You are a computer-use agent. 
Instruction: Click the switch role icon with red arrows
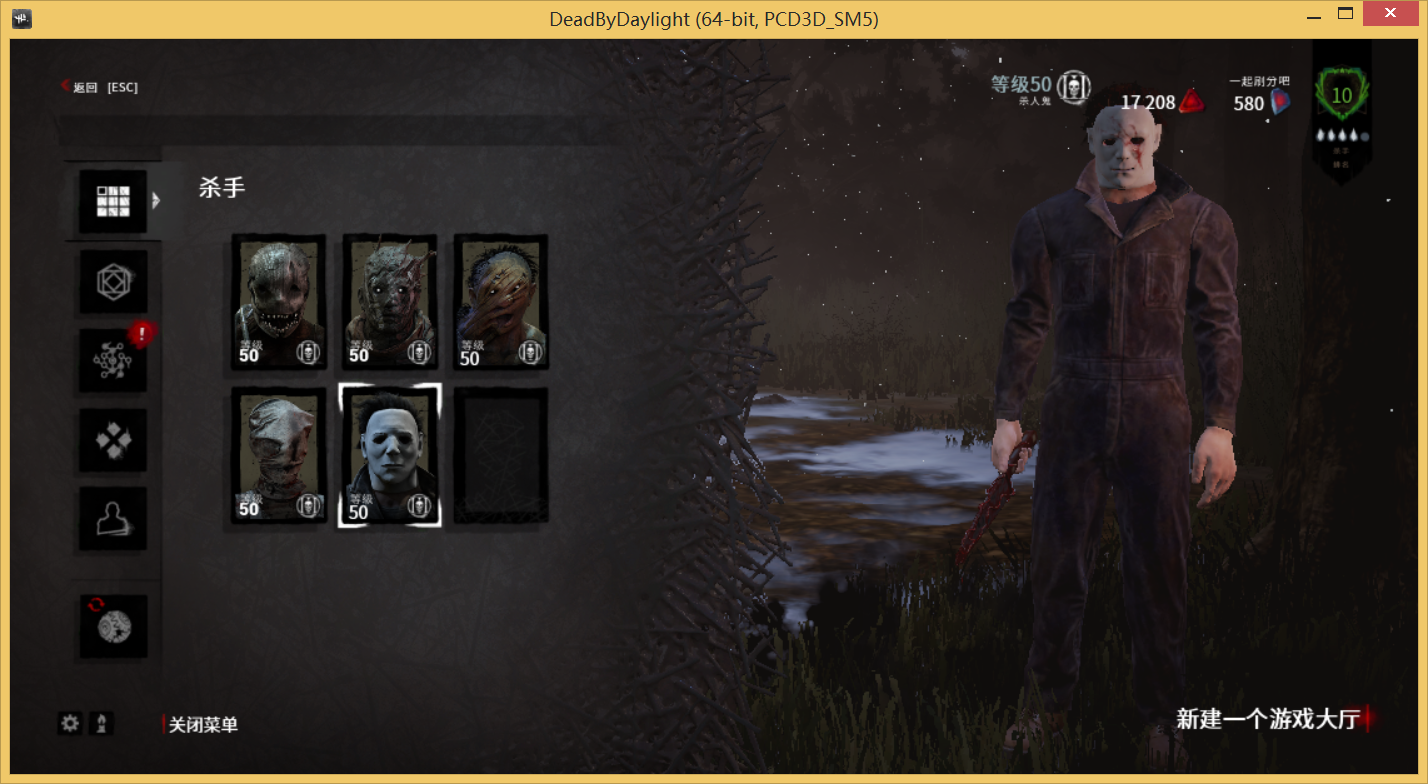click(x=113, y=626)
